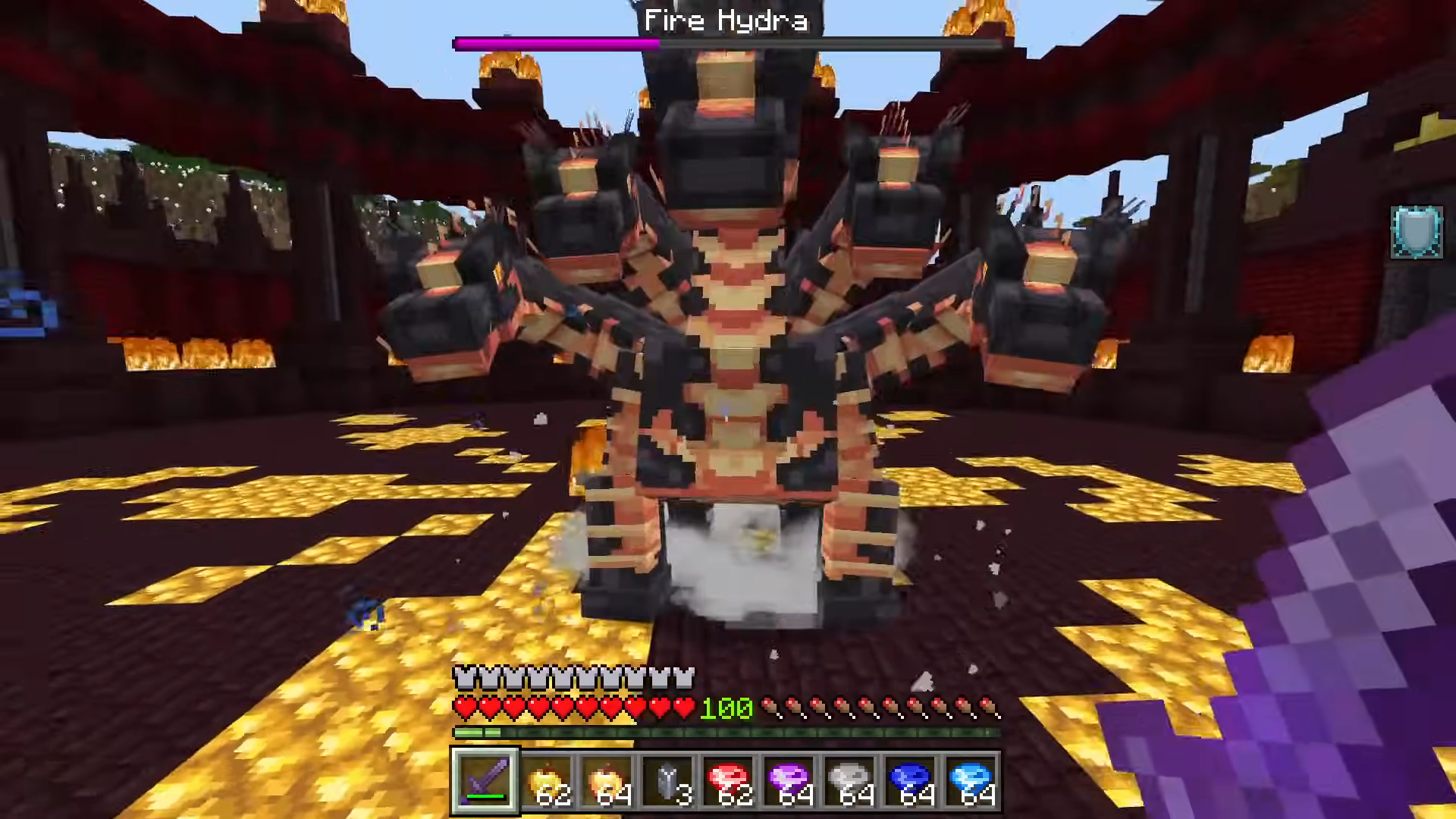Select the purple amethyst gem stack

(791, 780)
